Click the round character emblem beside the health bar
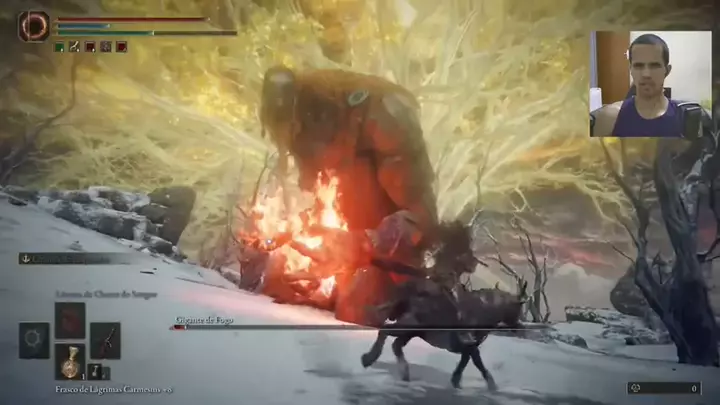 coord(33,26)
